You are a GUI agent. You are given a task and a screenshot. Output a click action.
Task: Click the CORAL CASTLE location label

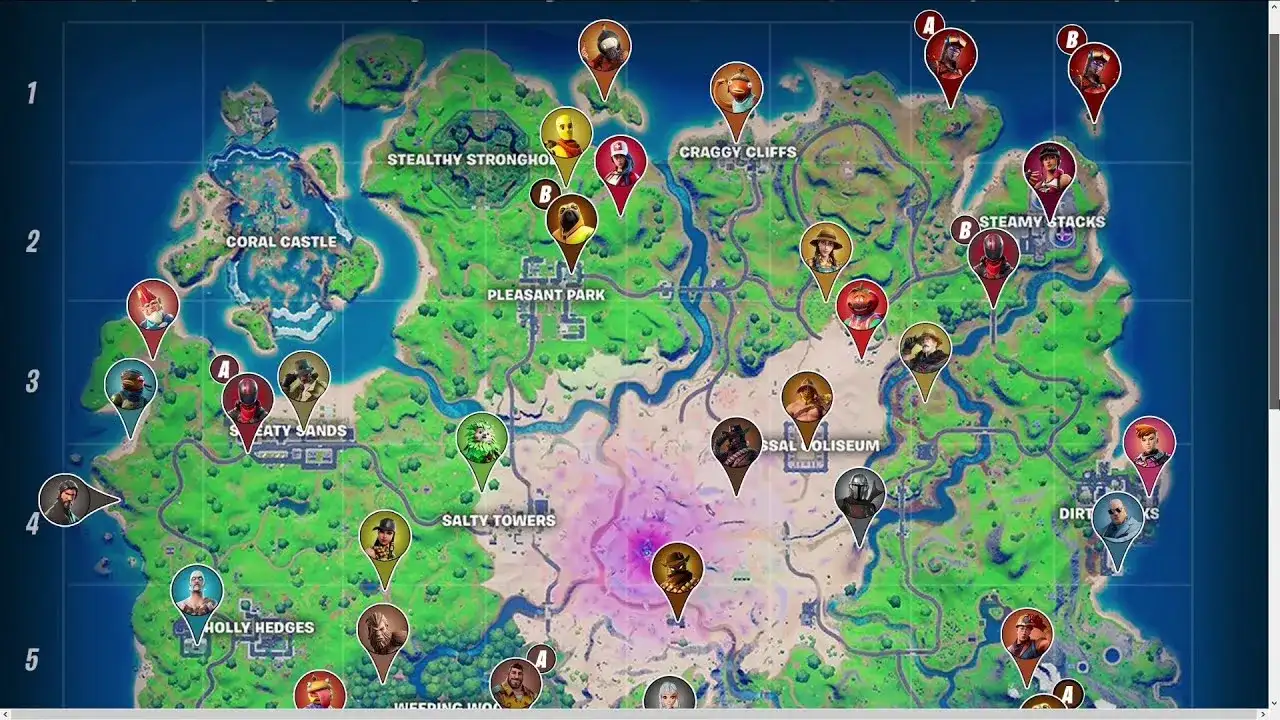pos(282,242)
